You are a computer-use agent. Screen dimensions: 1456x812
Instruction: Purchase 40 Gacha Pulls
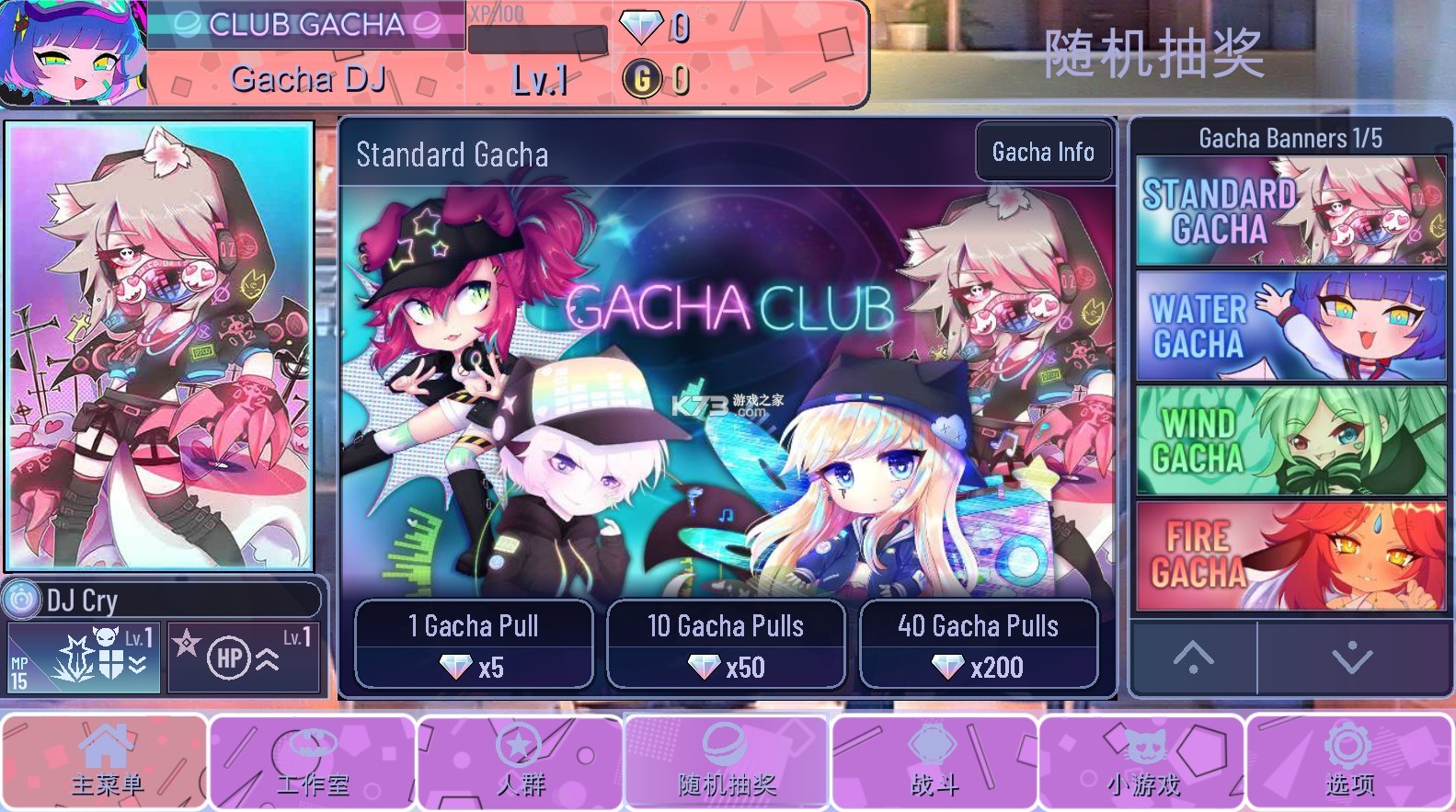[x=978, y=645]
